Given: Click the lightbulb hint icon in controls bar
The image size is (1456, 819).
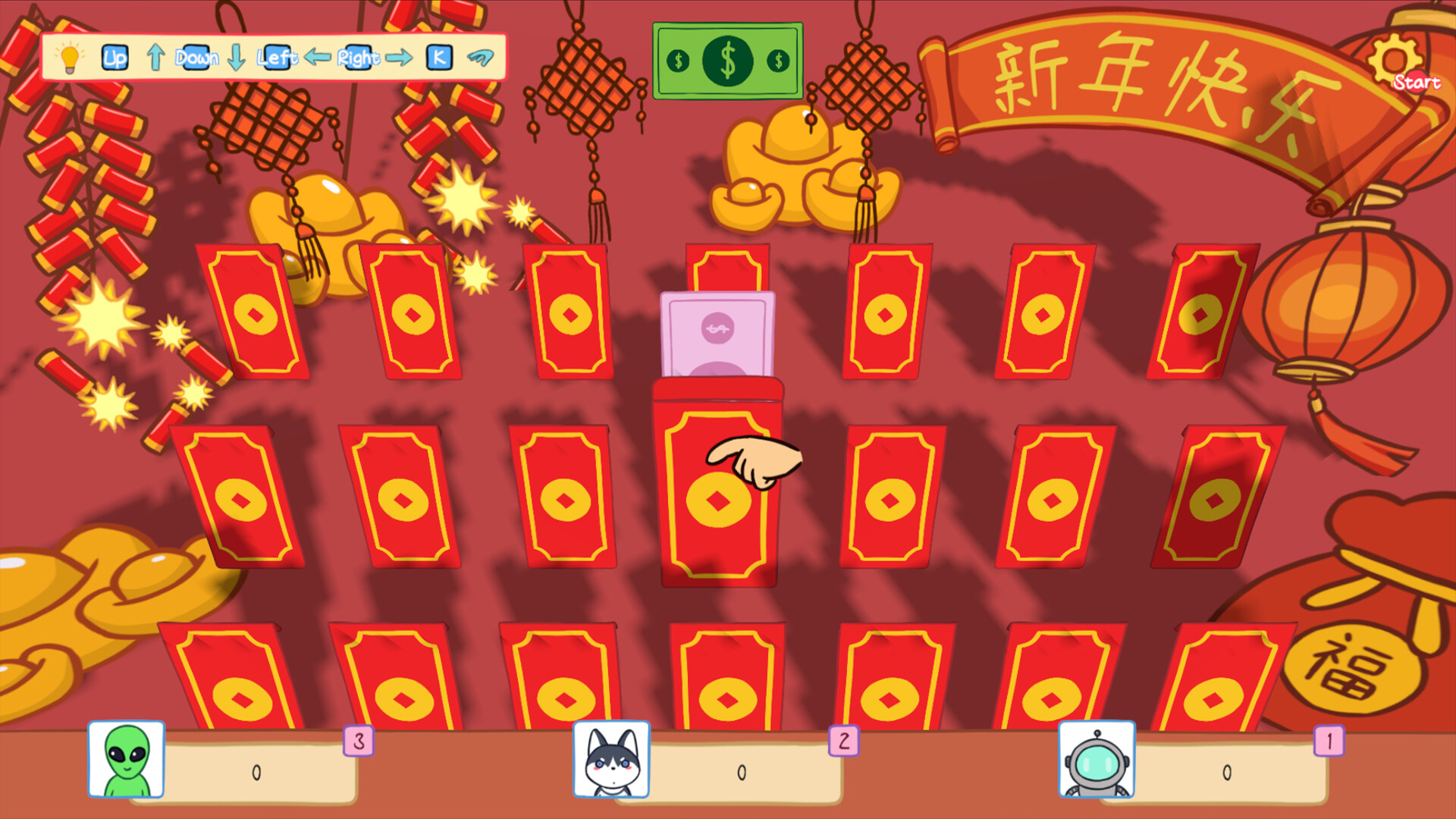Looking at the screenshot, I should tap(71, 58).
